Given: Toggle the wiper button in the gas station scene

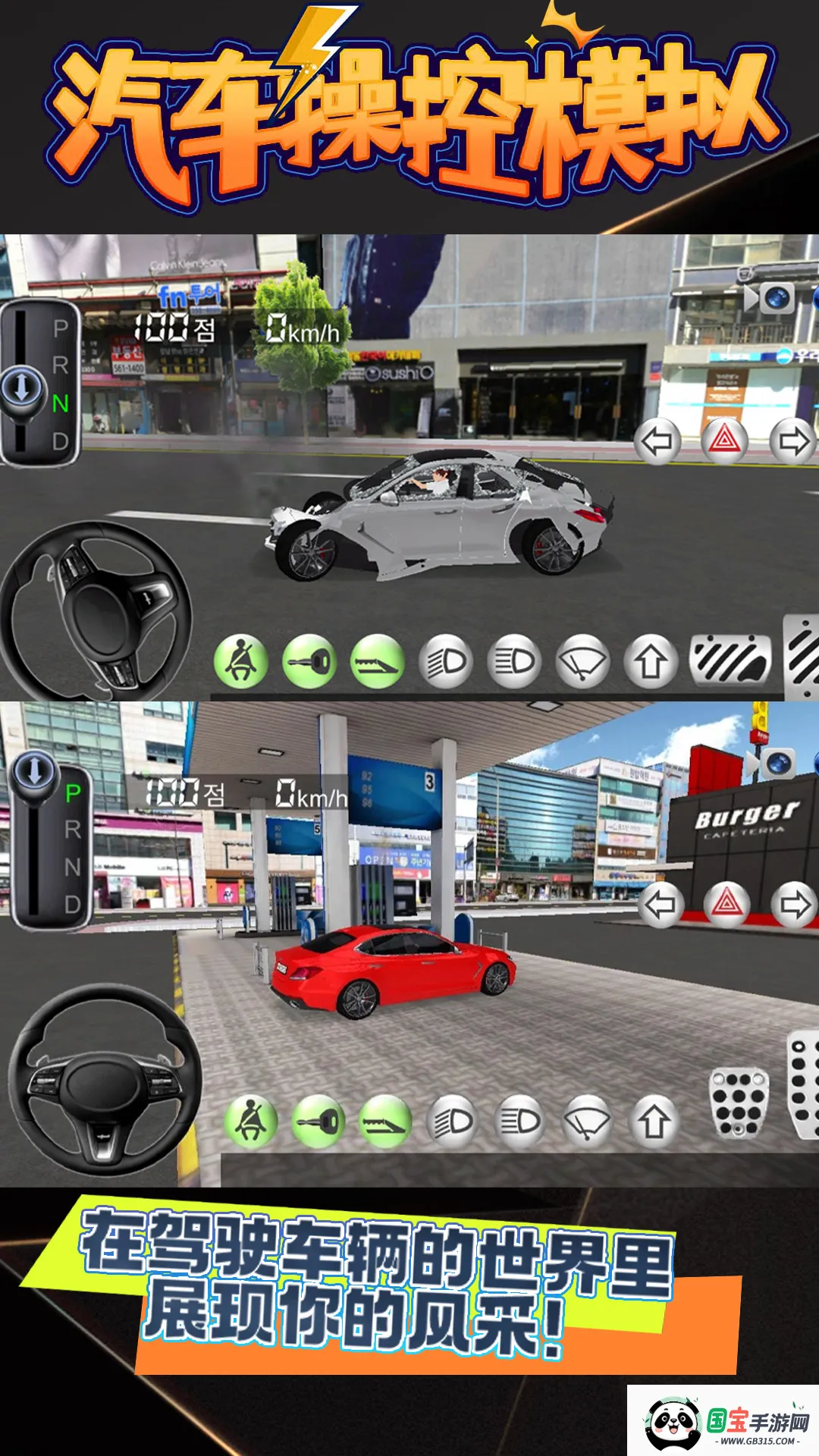Looking at the screenshot, I should click(587, 1122).
